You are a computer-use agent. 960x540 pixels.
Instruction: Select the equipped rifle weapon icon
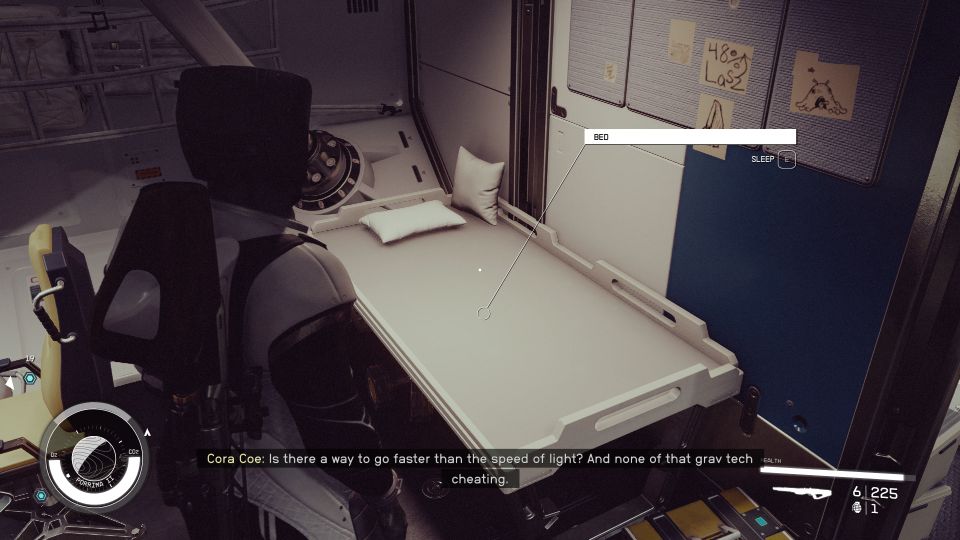pyautogui.click(x=805, y=492)
